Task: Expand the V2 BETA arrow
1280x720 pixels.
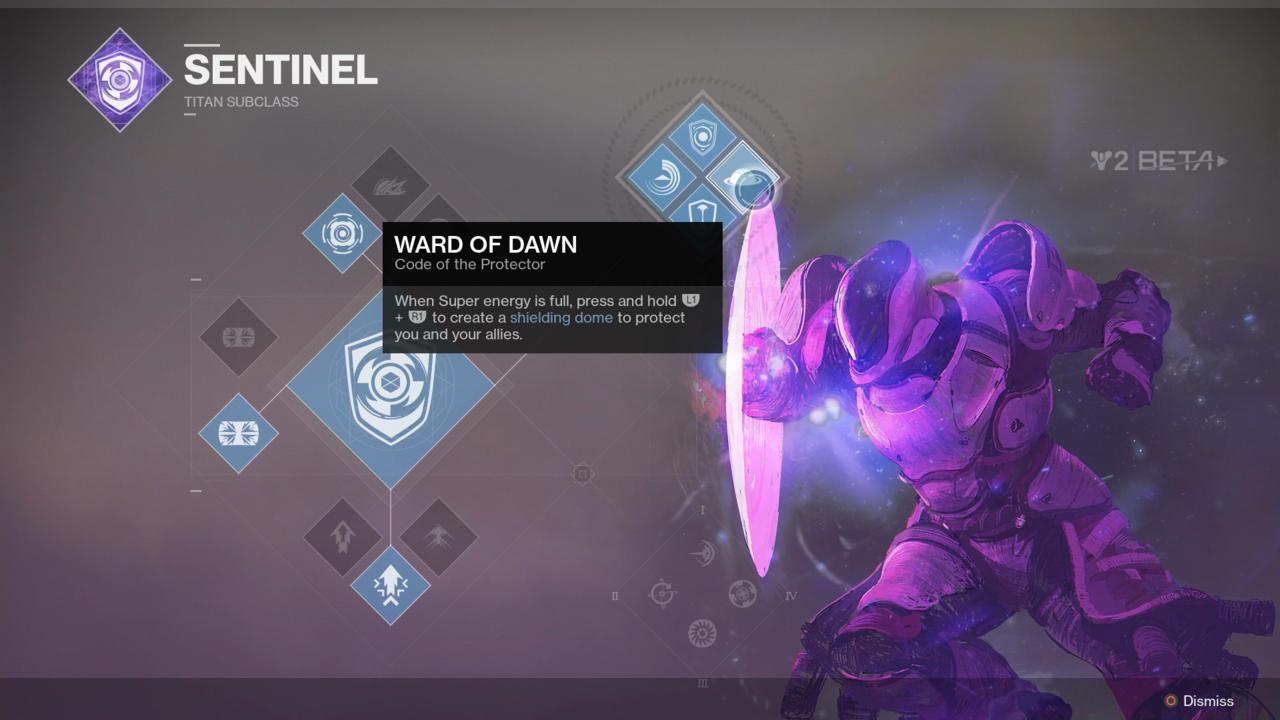Action: tap(1222, 160)
